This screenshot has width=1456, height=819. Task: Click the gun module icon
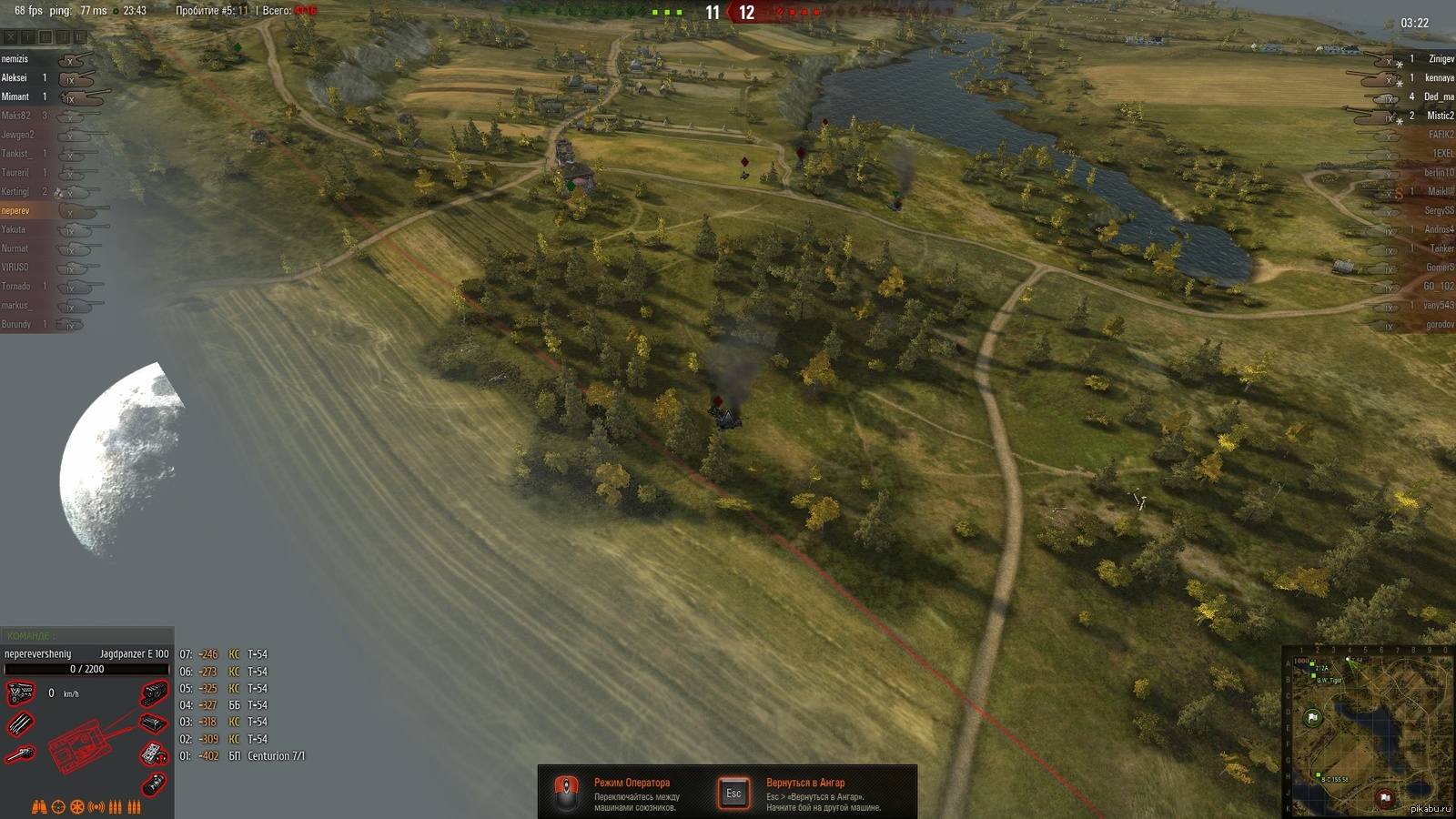(x=20, y=754)
